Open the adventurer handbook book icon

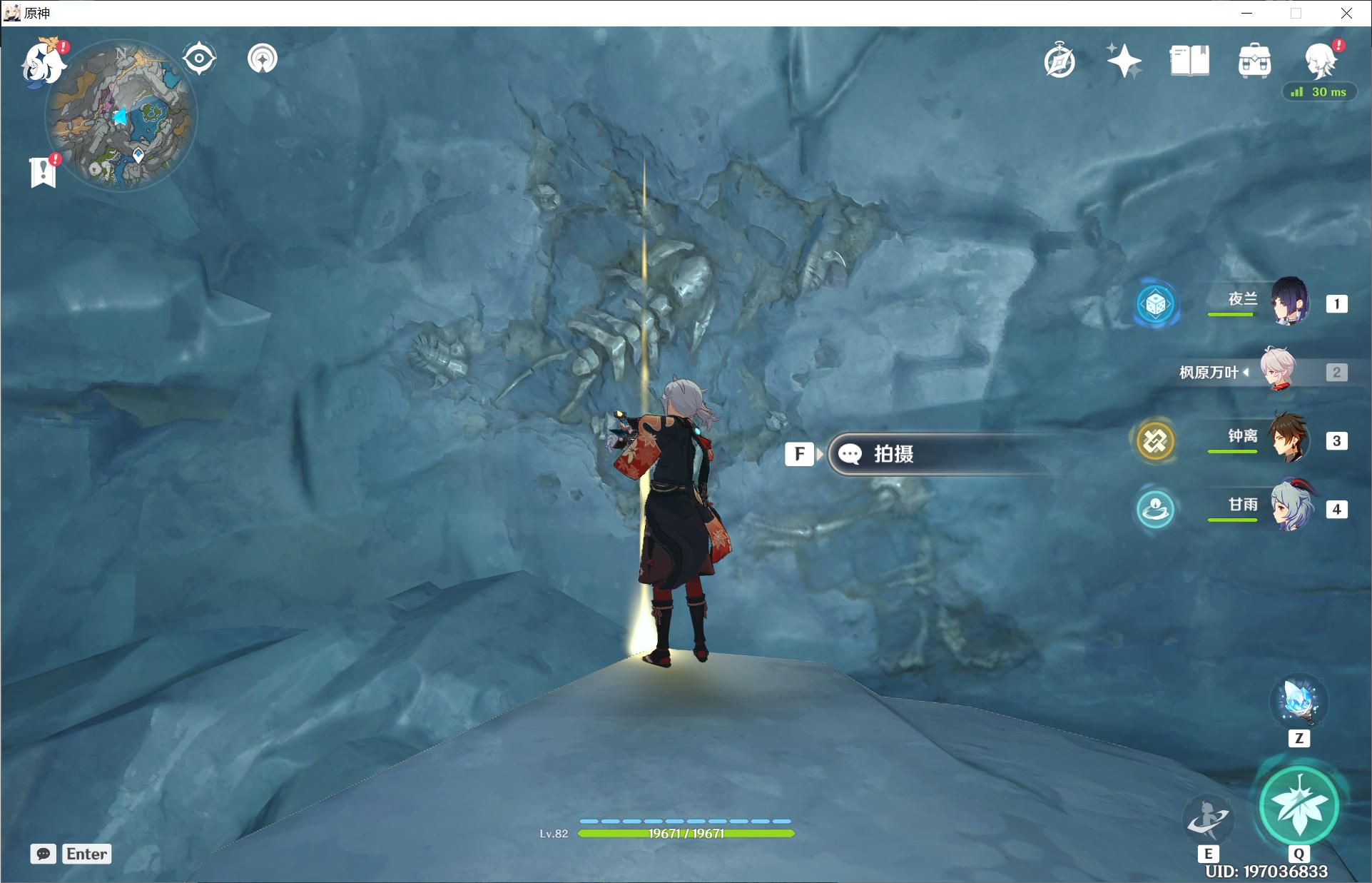1189,61
